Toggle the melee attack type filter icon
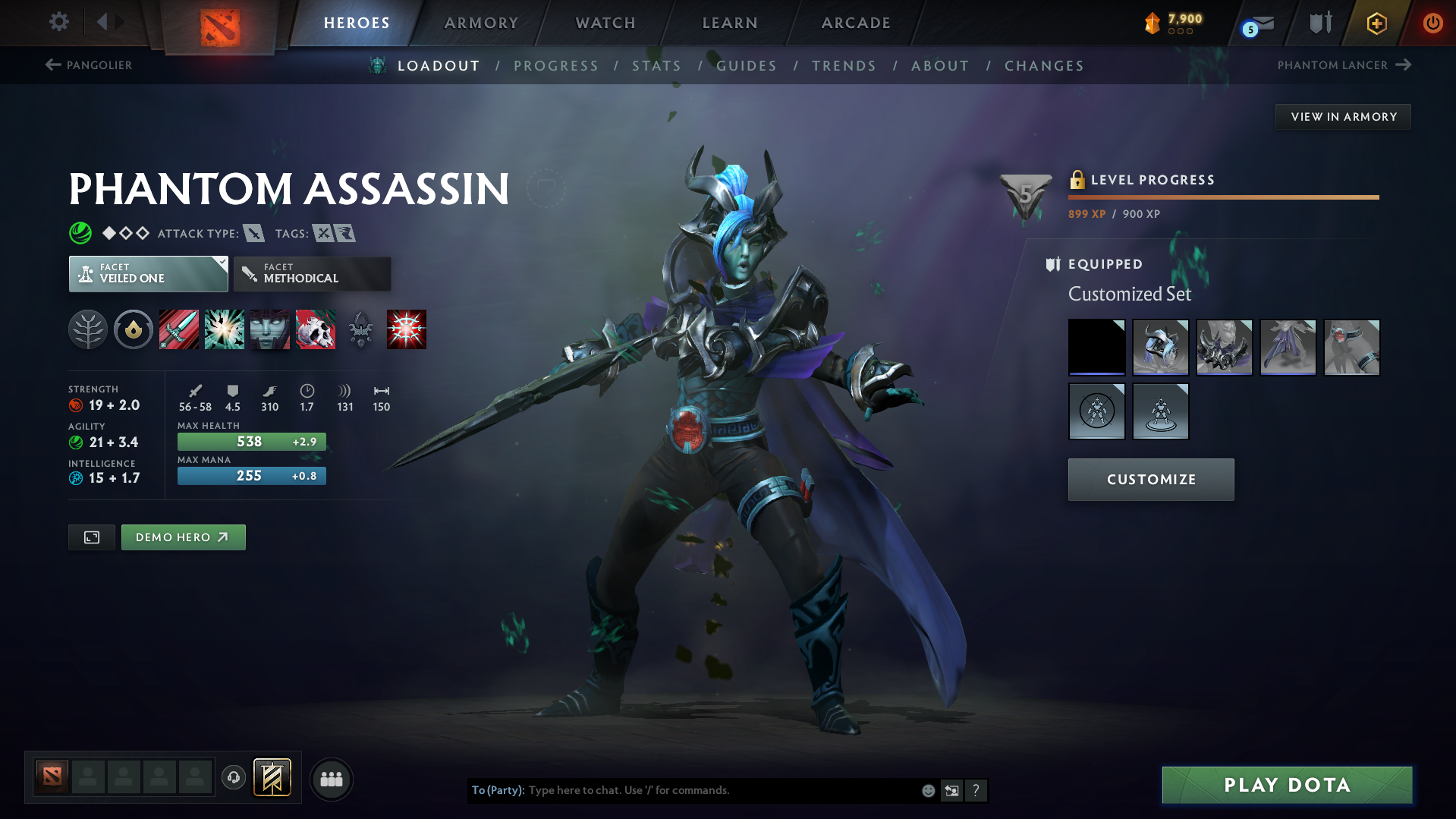This screenshot has width=1456, height=819. coord(253,233)
